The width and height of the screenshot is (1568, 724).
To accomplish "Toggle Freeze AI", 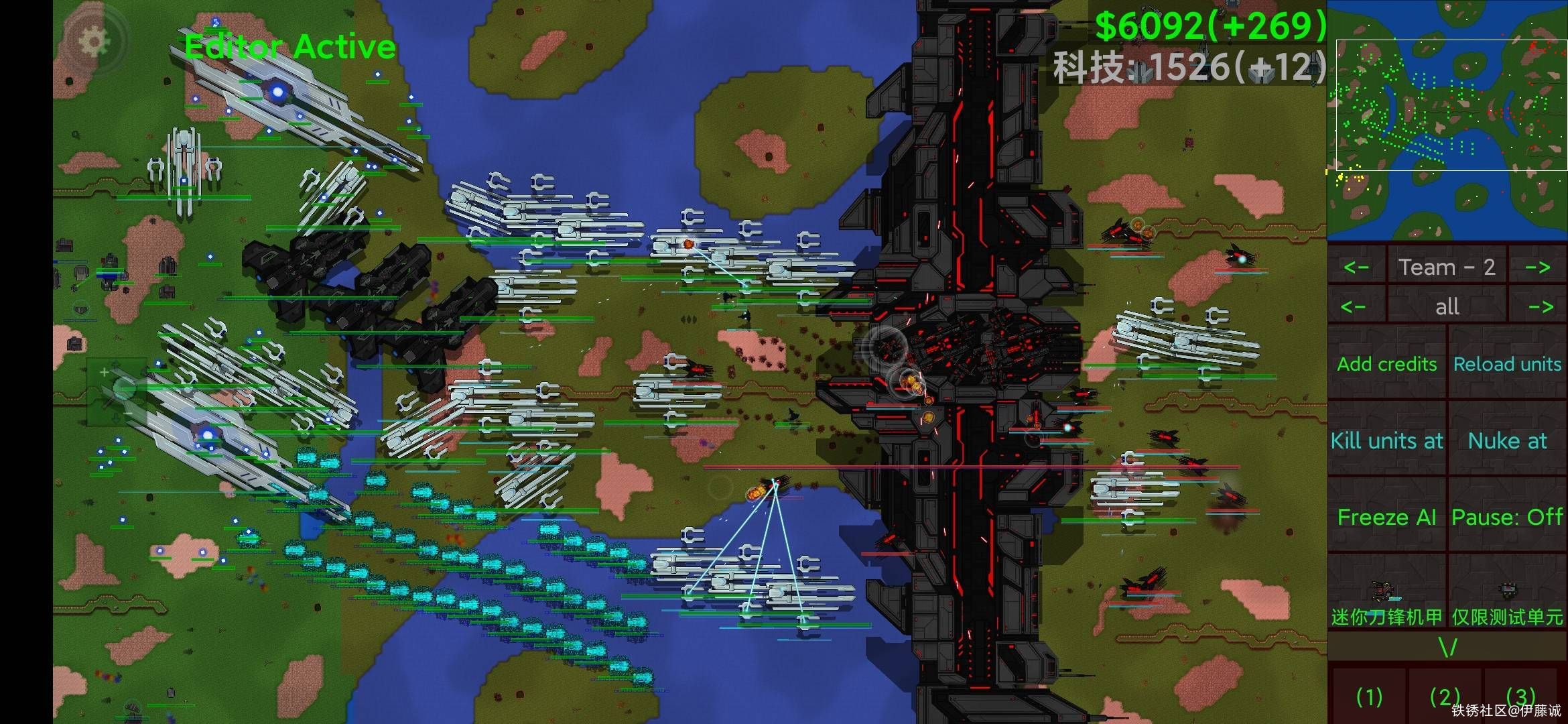I will coord(1387,517).
